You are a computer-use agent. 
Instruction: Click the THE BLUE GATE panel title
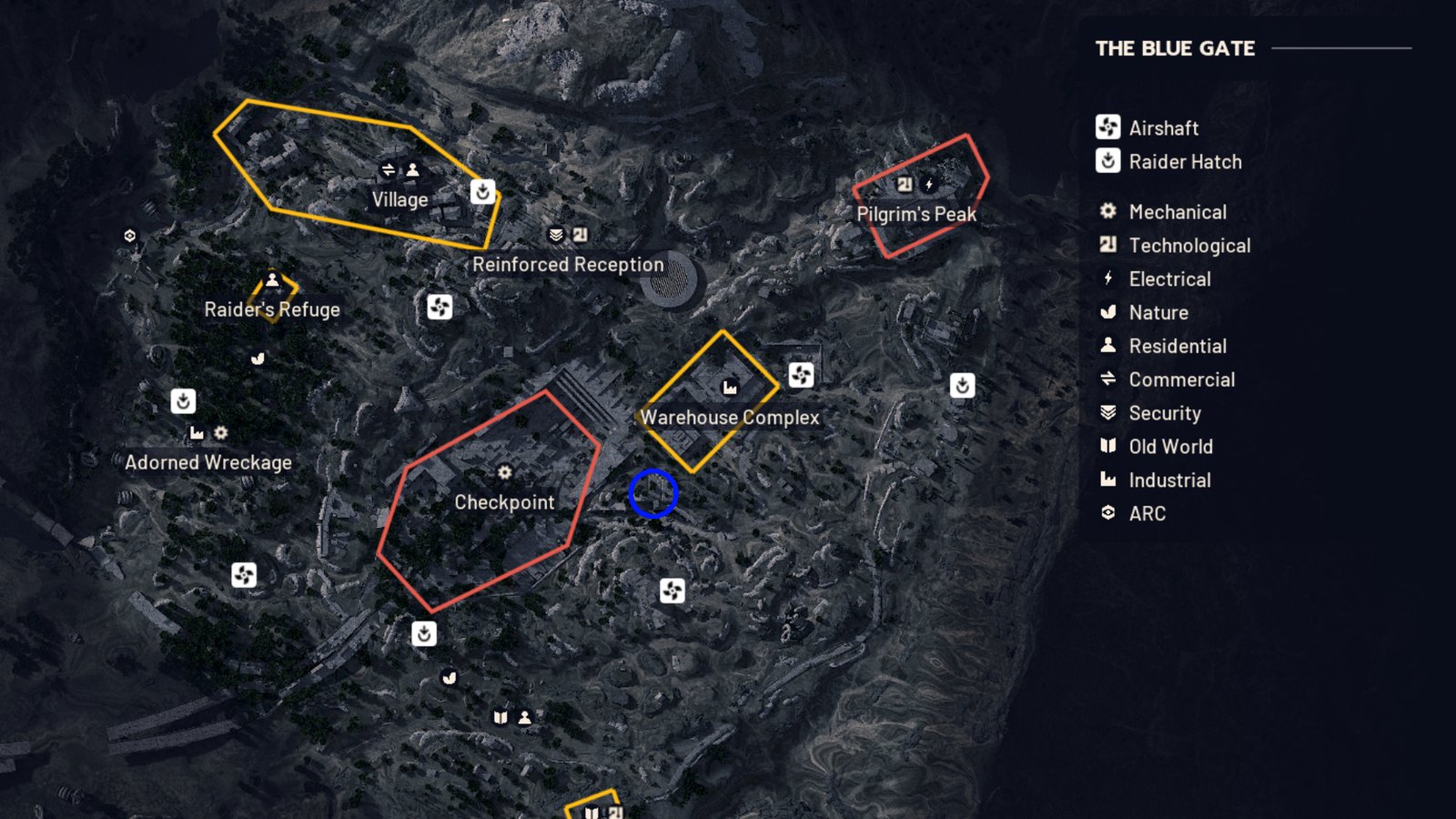pyautogui.click(x=1174, y=49)
